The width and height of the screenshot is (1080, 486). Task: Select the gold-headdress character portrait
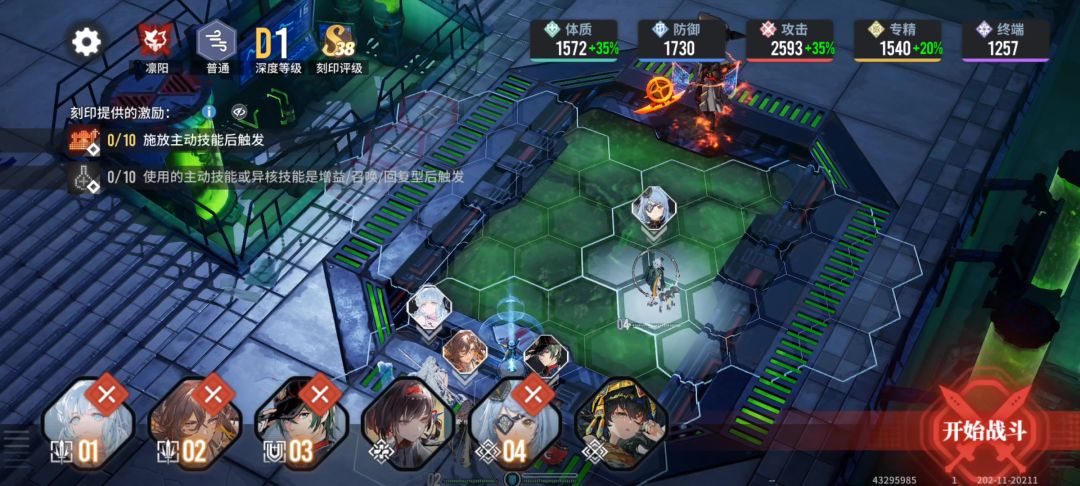pyautogui.click(x=621, y=422)
